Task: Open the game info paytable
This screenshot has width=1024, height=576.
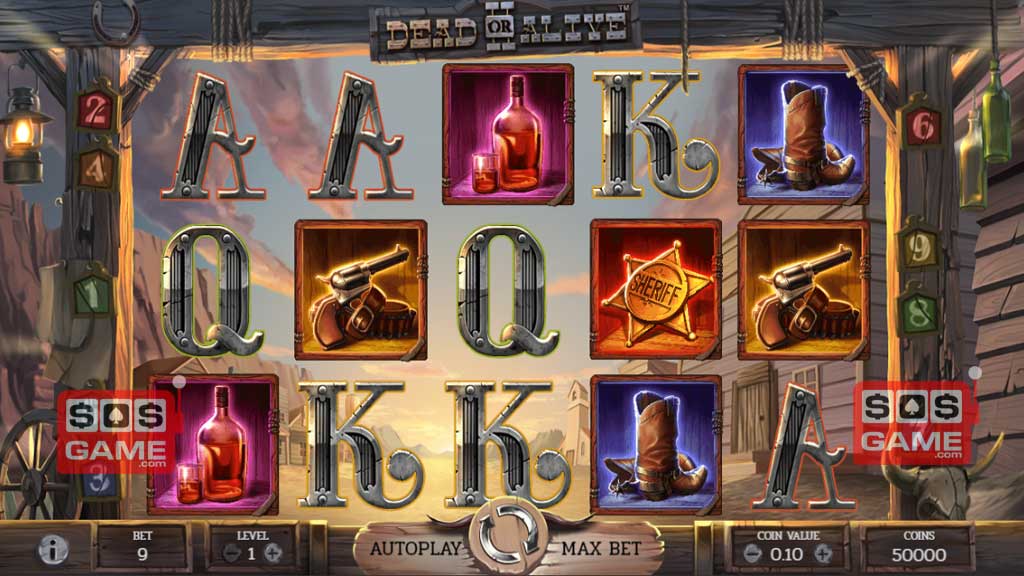Action: (53, 549)
